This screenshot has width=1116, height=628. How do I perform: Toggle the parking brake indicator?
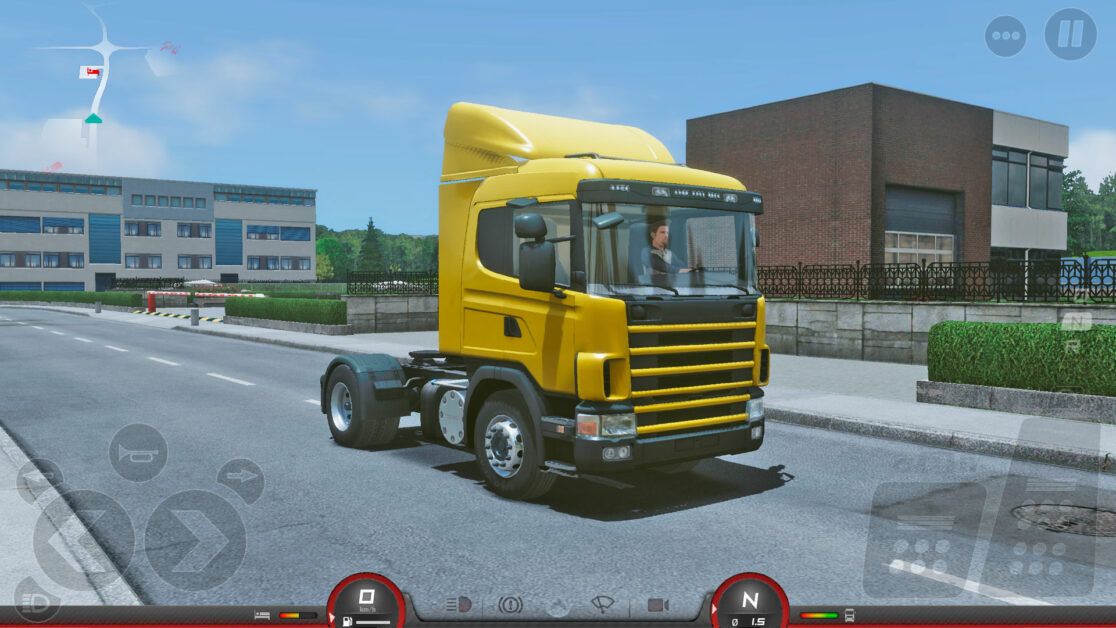coord(510,605)
